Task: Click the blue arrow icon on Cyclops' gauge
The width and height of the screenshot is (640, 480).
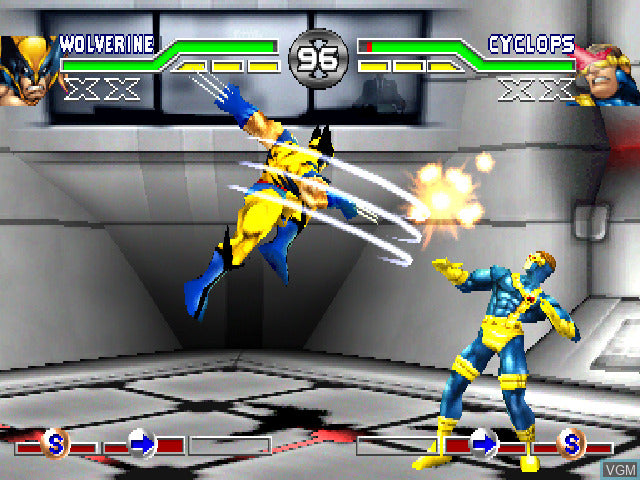Action: tap(484, 442)
